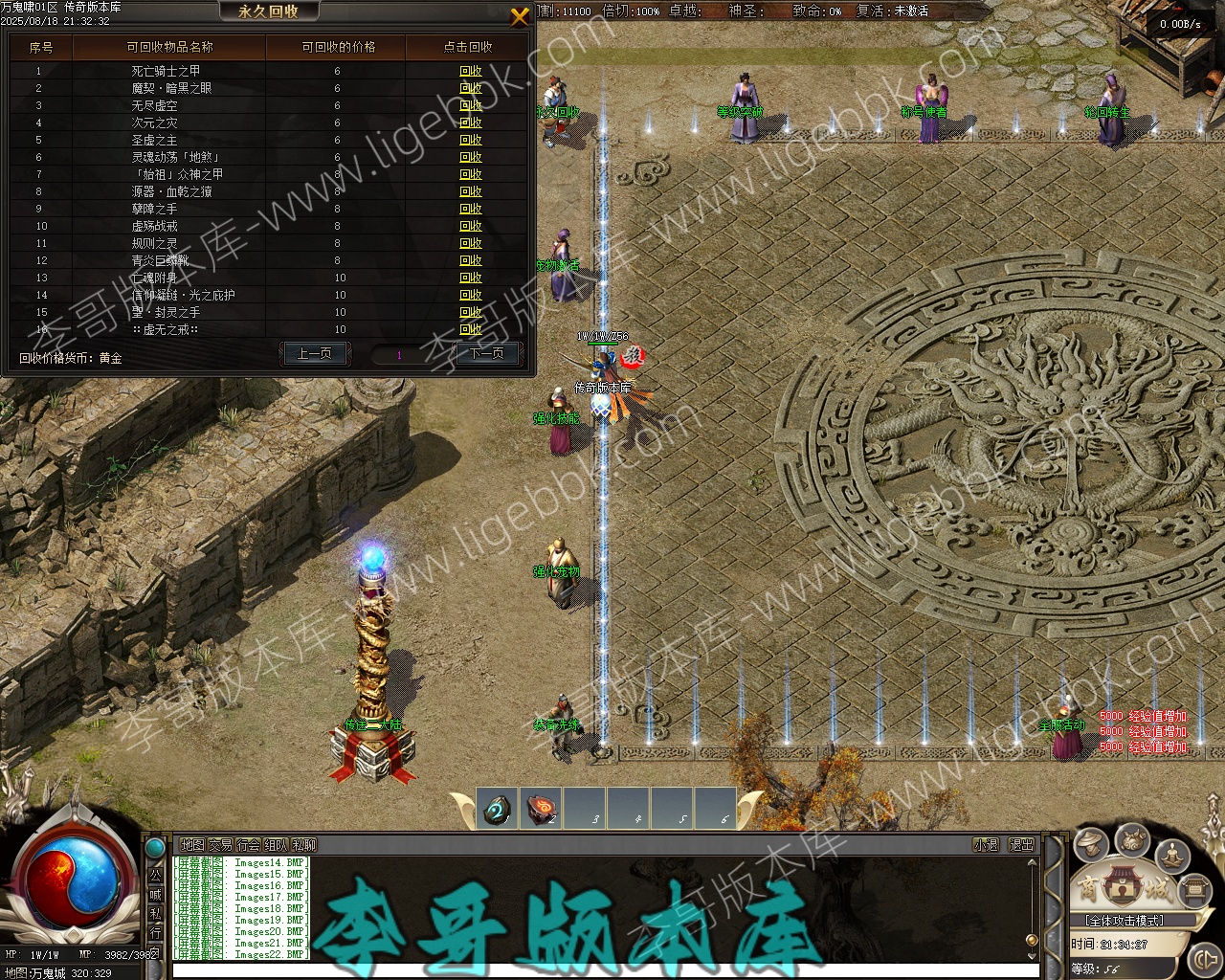Click the 小退 return-to-character-select button
This screenshot has height=980, width=1225.
coord(986,845)
